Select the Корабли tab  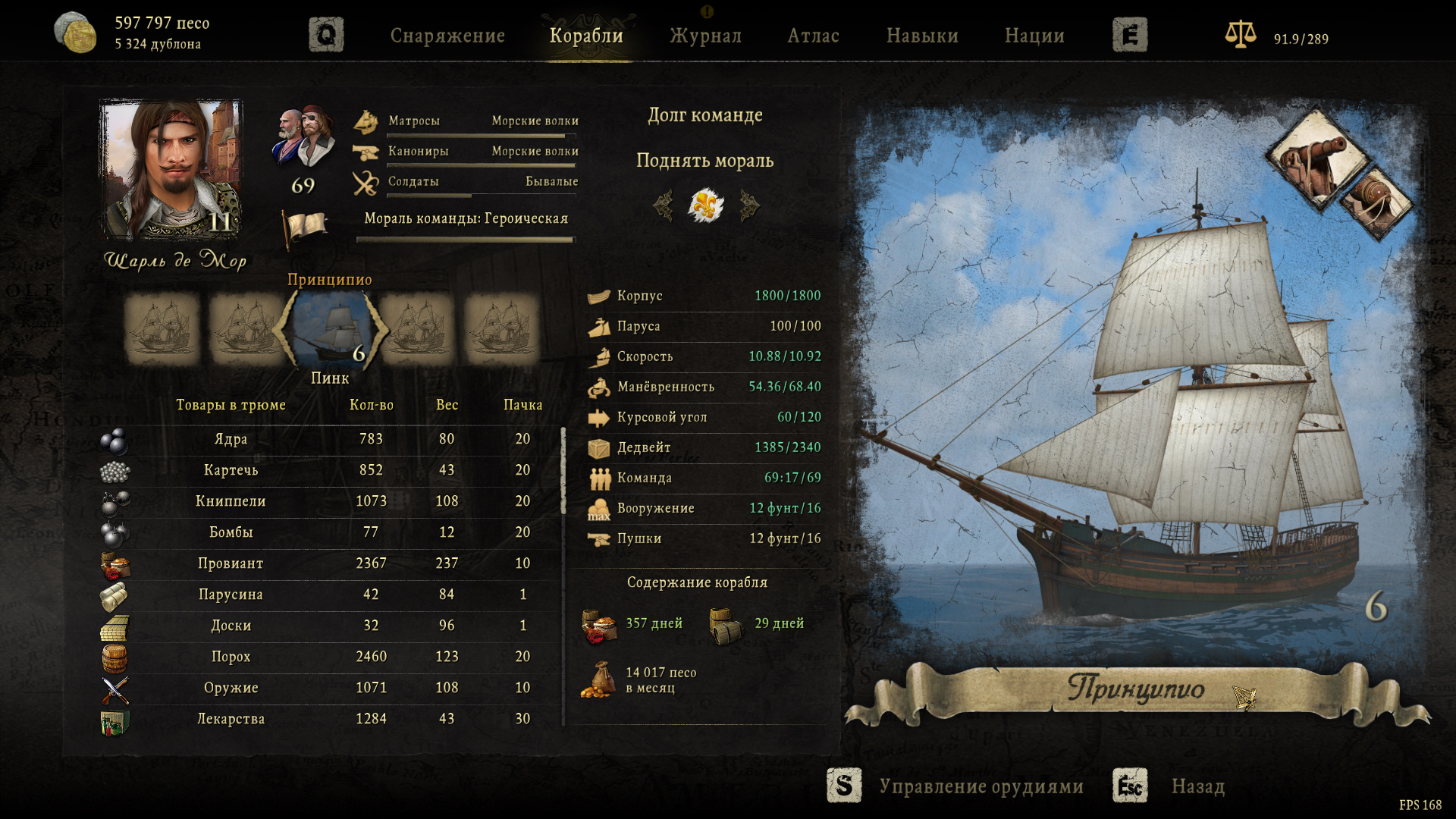(x=586, y=36)
